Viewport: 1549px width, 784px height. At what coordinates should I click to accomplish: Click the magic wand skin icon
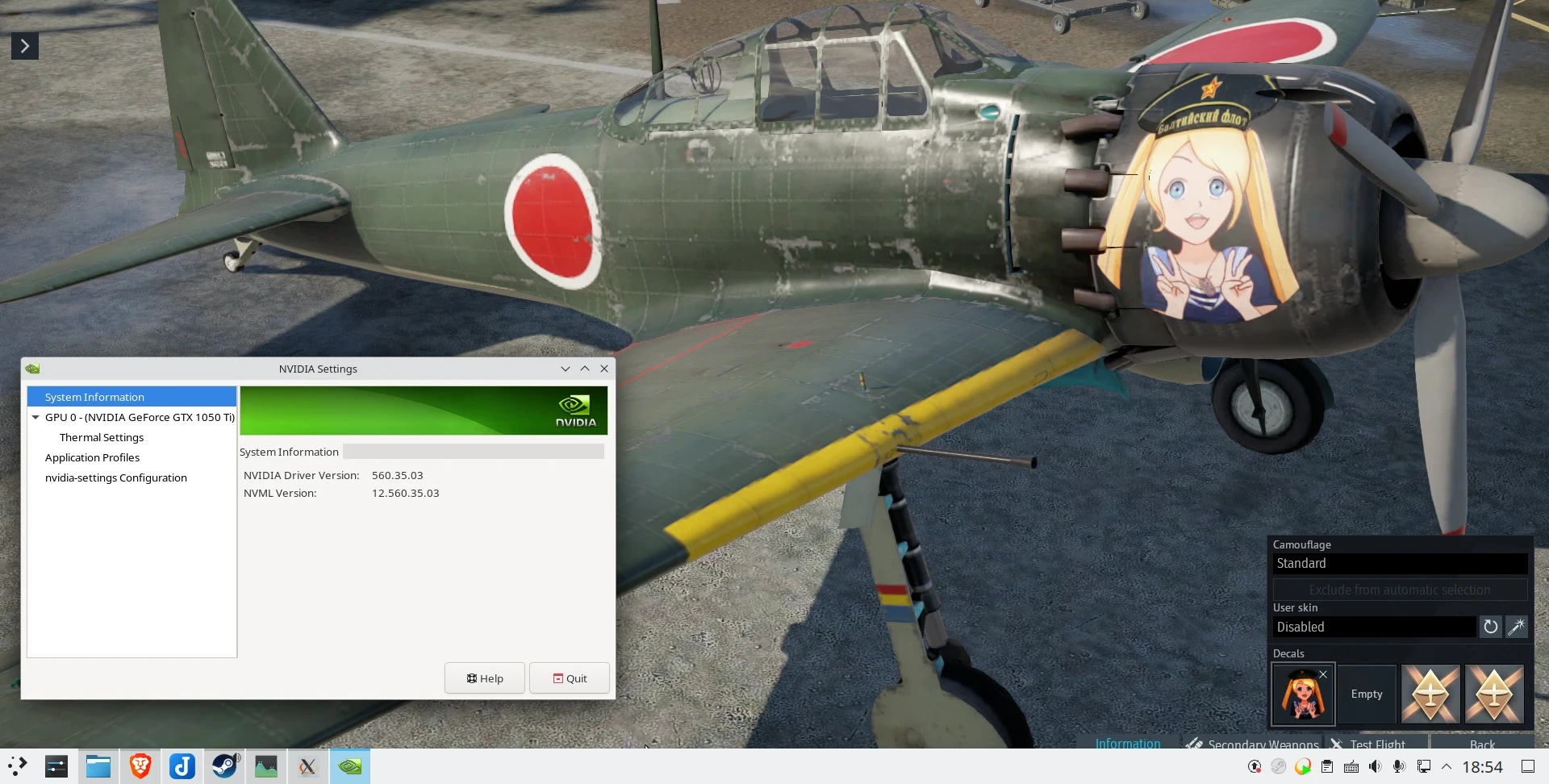1517,627
